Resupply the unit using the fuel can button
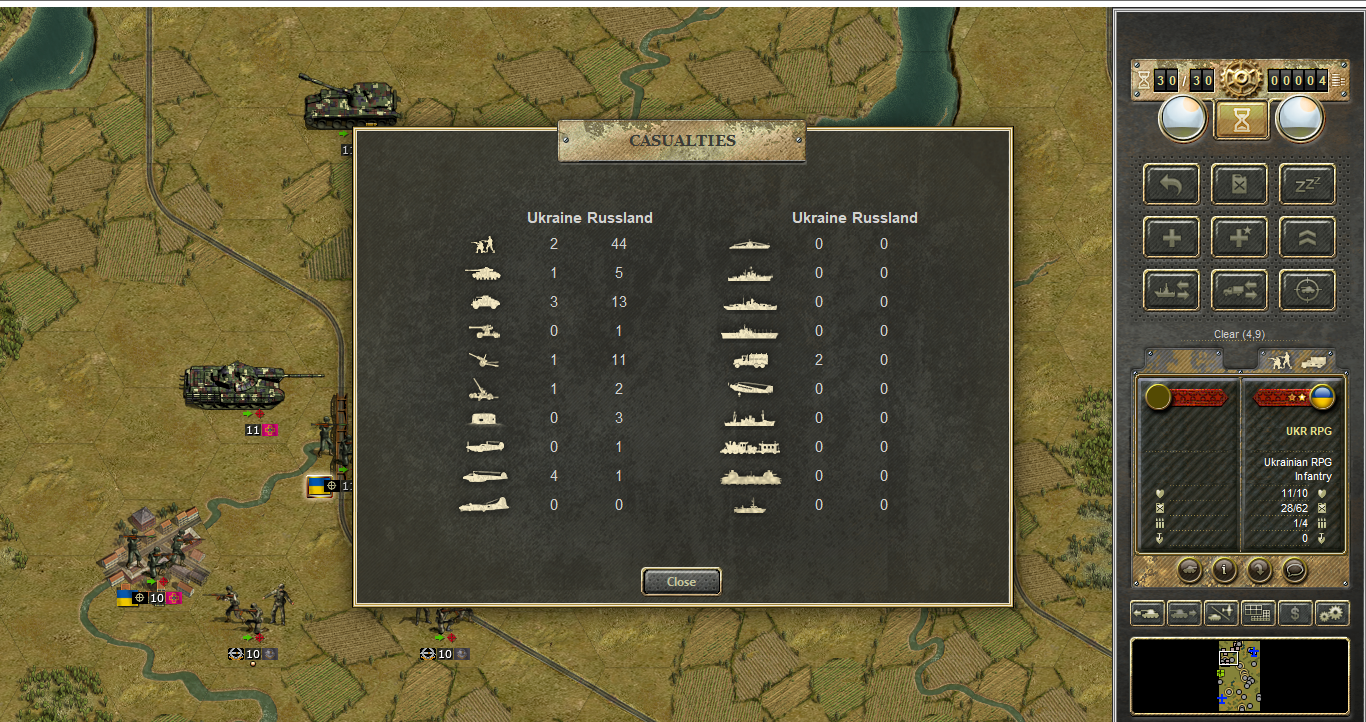The width and height of the screenshot is (1366, 722). 1239,185
